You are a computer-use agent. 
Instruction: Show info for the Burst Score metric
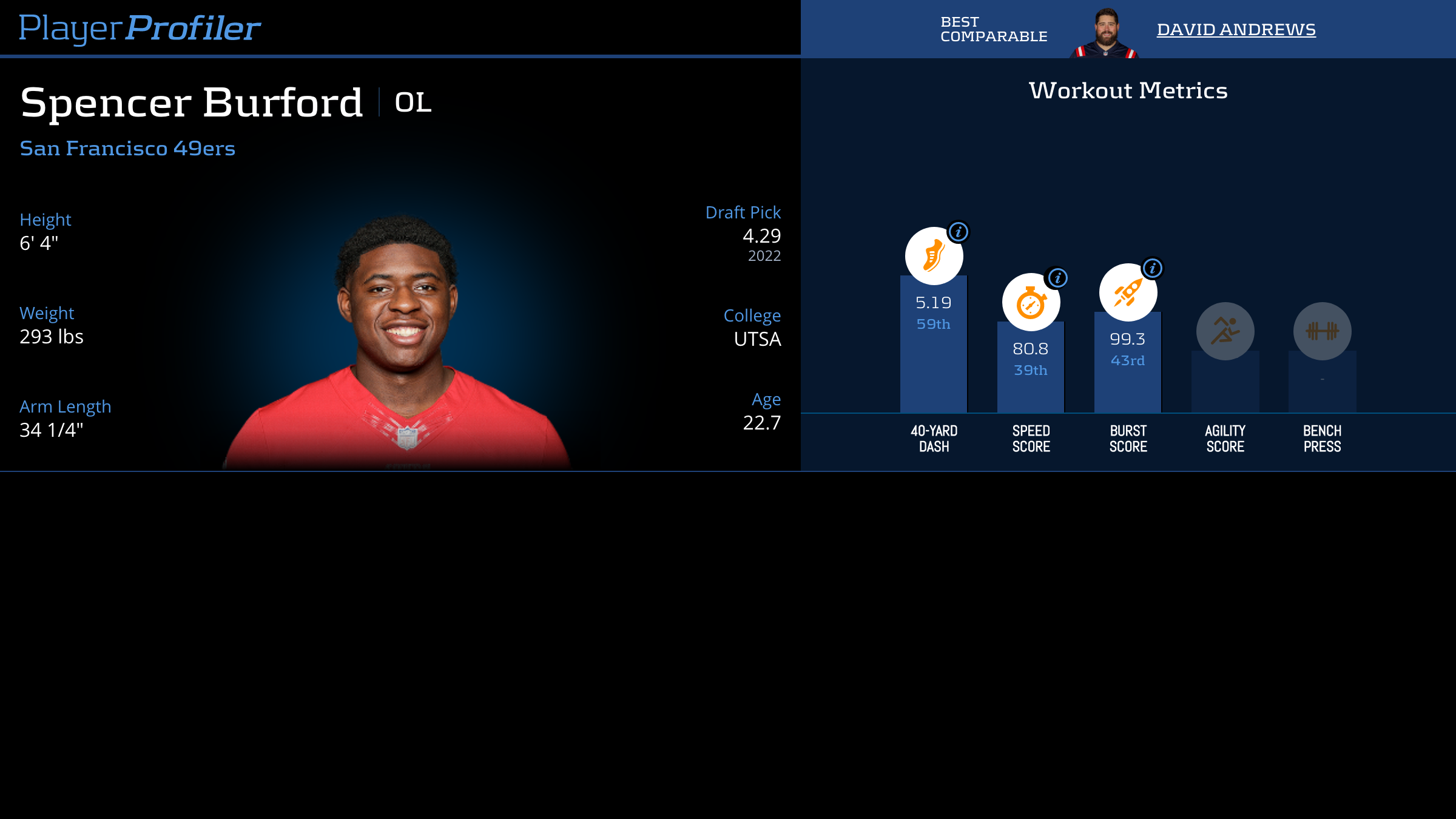tap(1153, 268)
